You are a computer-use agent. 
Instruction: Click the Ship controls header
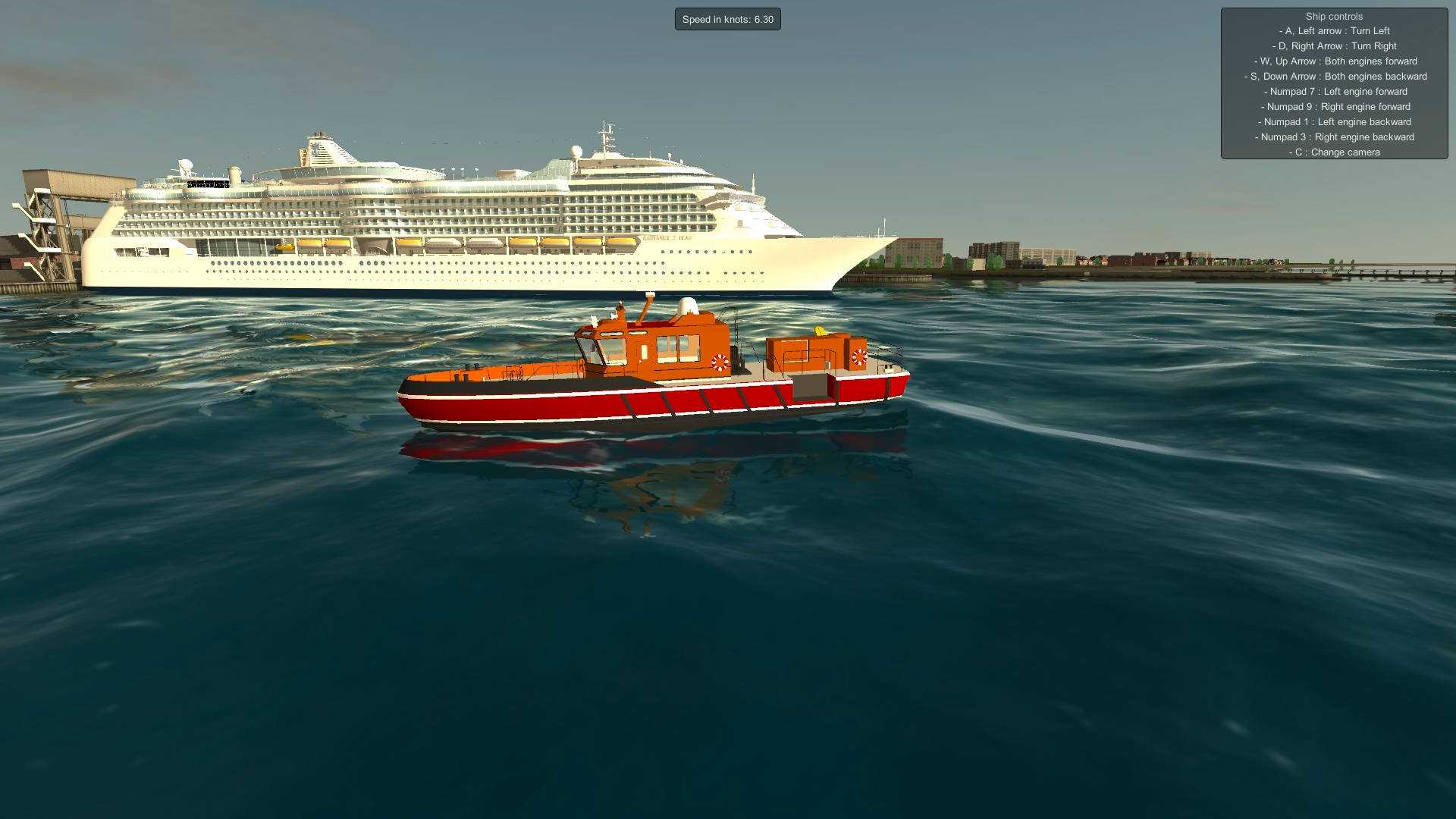point(1333,16)
